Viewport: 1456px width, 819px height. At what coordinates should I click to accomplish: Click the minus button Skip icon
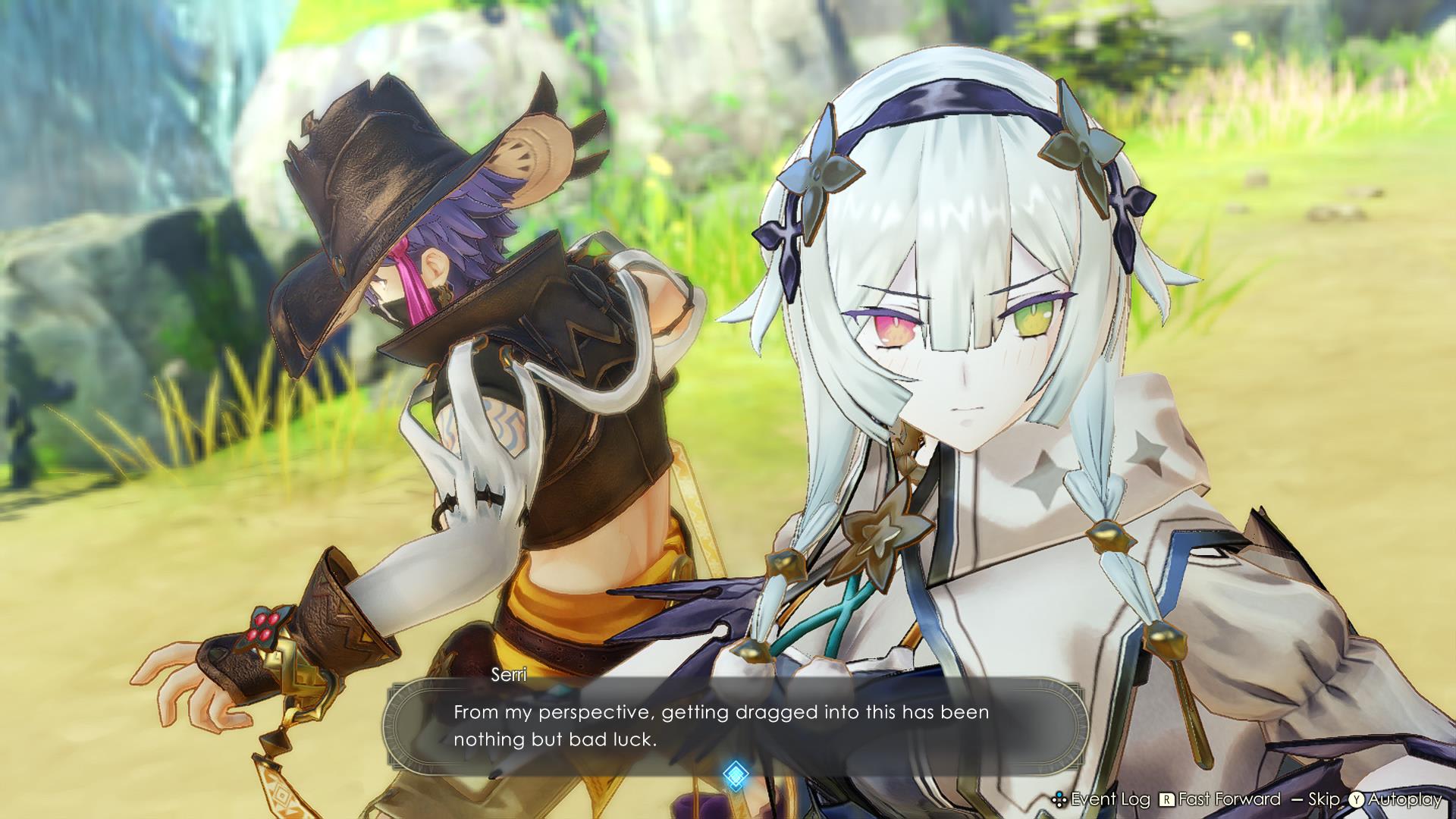click(x=1296, y=799)
